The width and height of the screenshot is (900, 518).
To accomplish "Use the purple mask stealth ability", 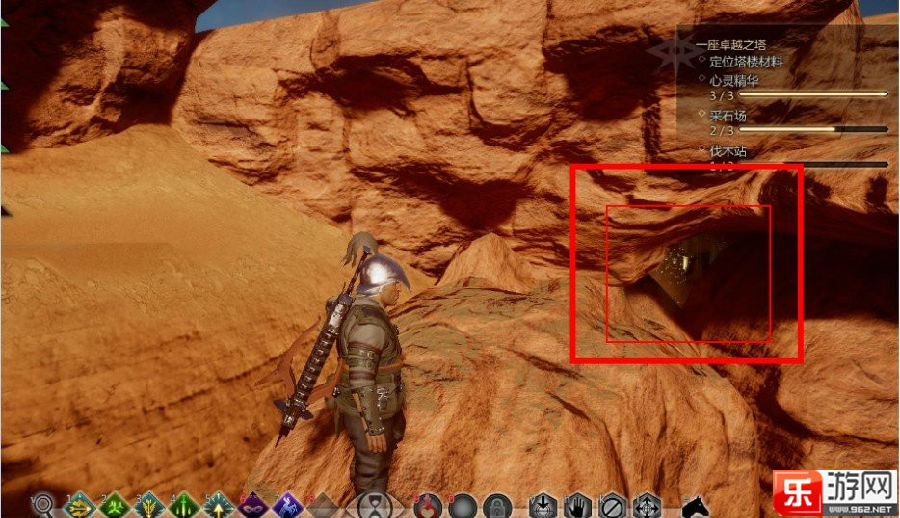I will (253, 505).
